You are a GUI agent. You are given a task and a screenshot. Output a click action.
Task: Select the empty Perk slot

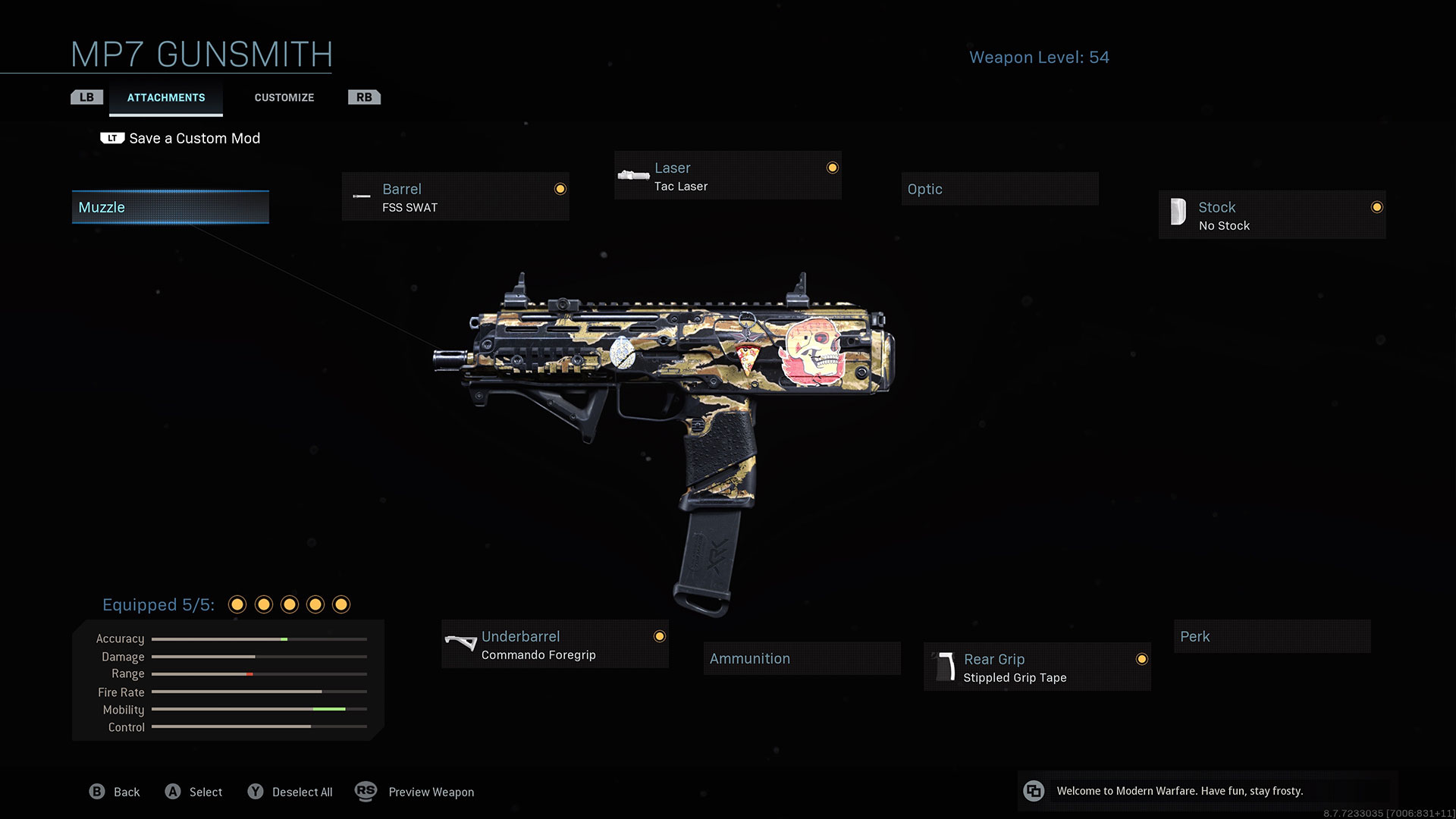[x=1272, y=637]
